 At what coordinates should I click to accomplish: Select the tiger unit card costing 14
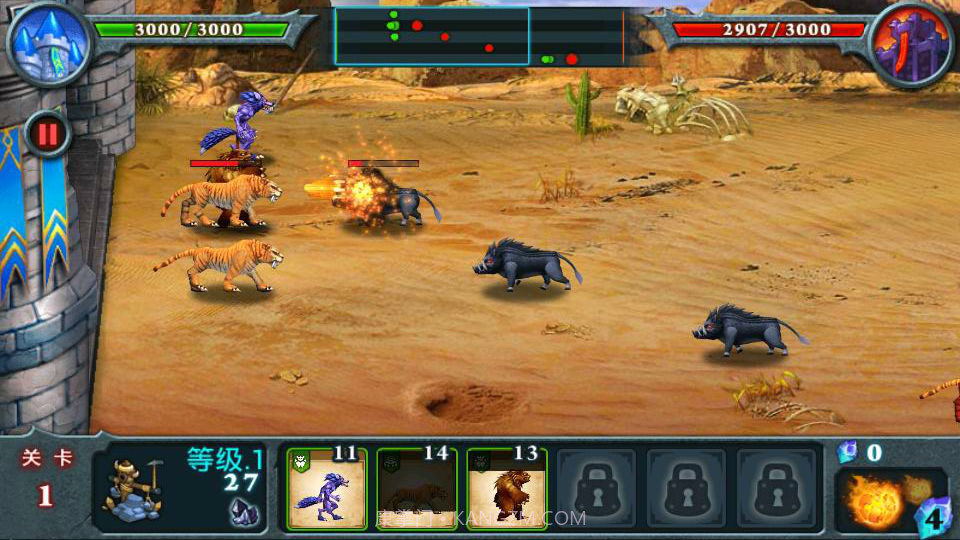tap(416, 489)
